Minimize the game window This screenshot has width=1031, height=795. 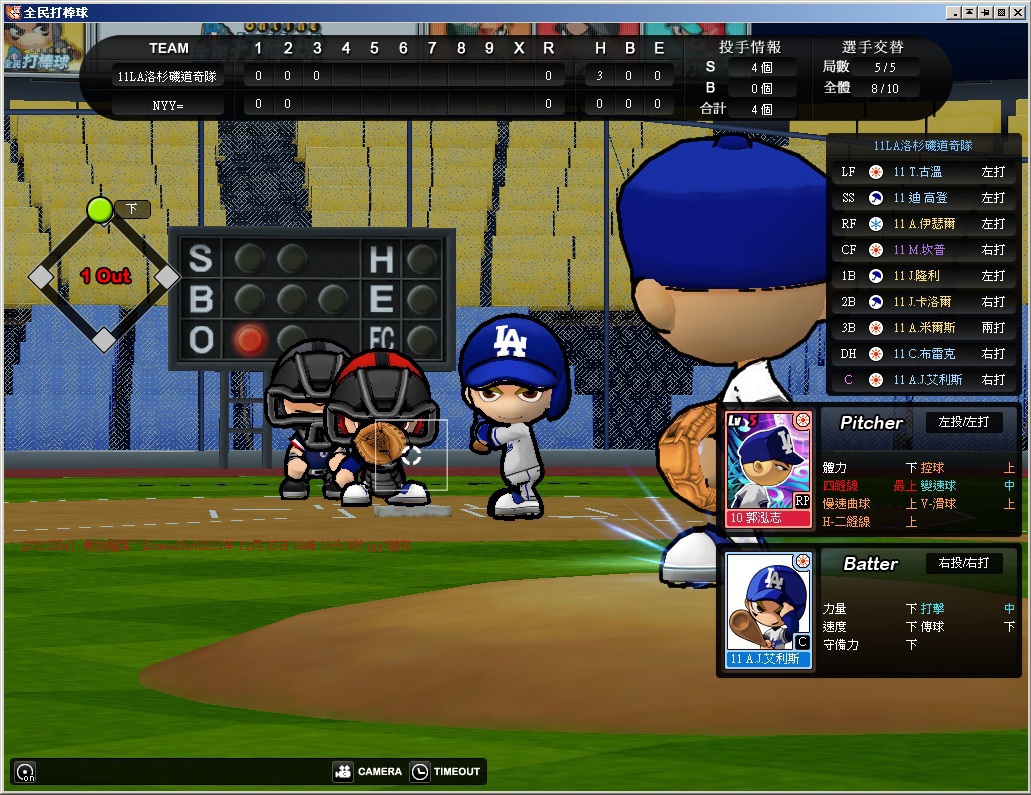pyautogui.click(x=954, y=12)
